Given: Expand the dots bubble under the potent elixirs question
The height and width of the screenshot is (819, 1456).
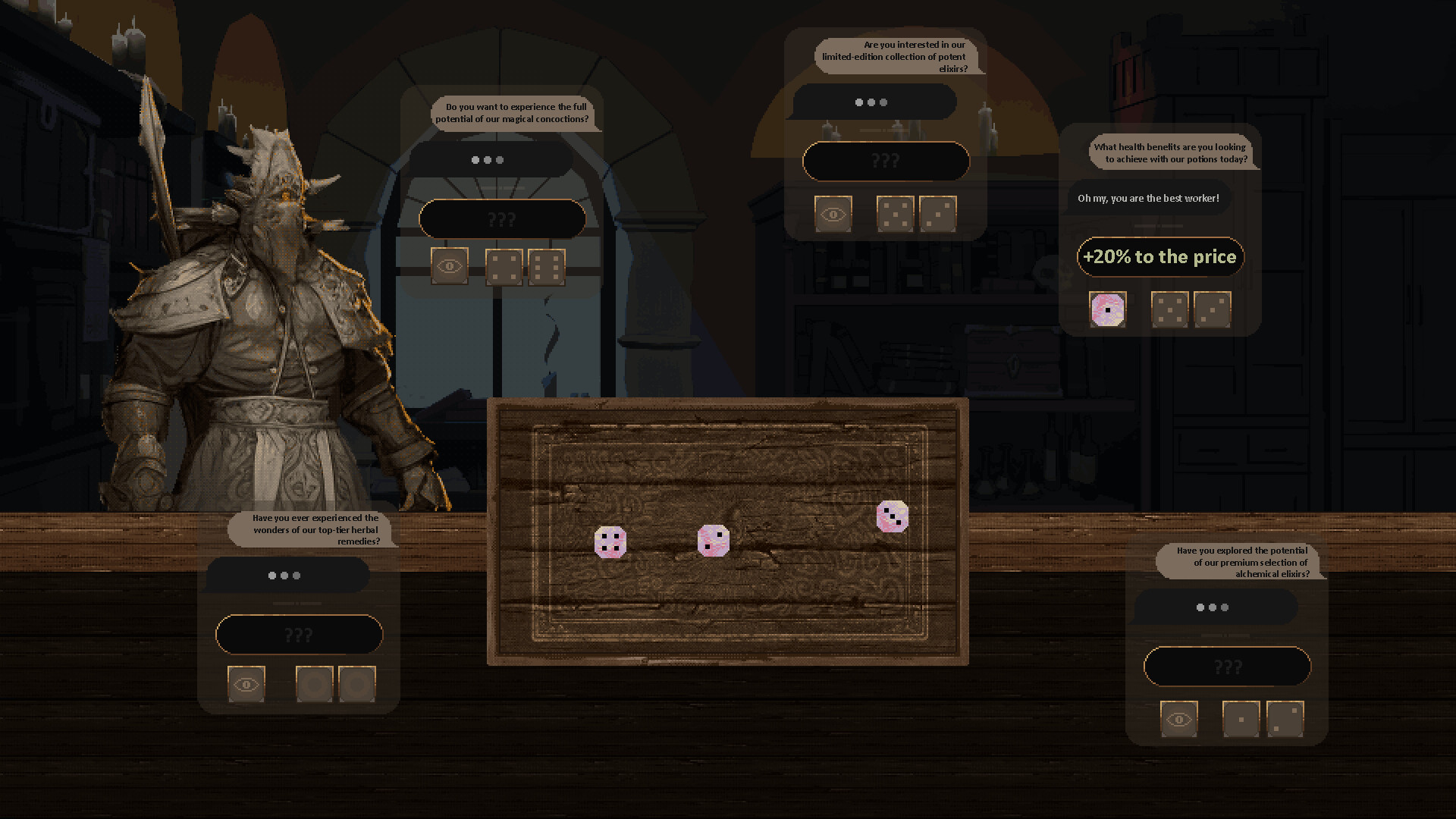Looking at the screenshot, I should click(x=872, y=102).
